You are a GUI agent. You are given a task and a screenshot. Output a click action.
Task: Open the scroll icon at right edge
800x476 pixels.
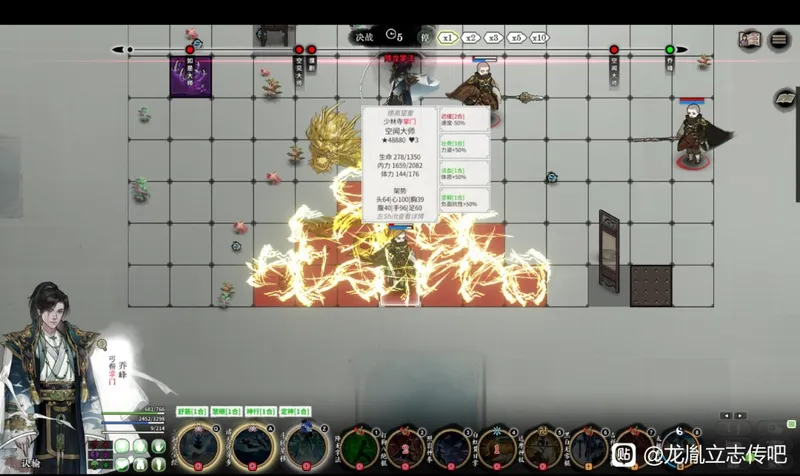(x=786, y=98)
